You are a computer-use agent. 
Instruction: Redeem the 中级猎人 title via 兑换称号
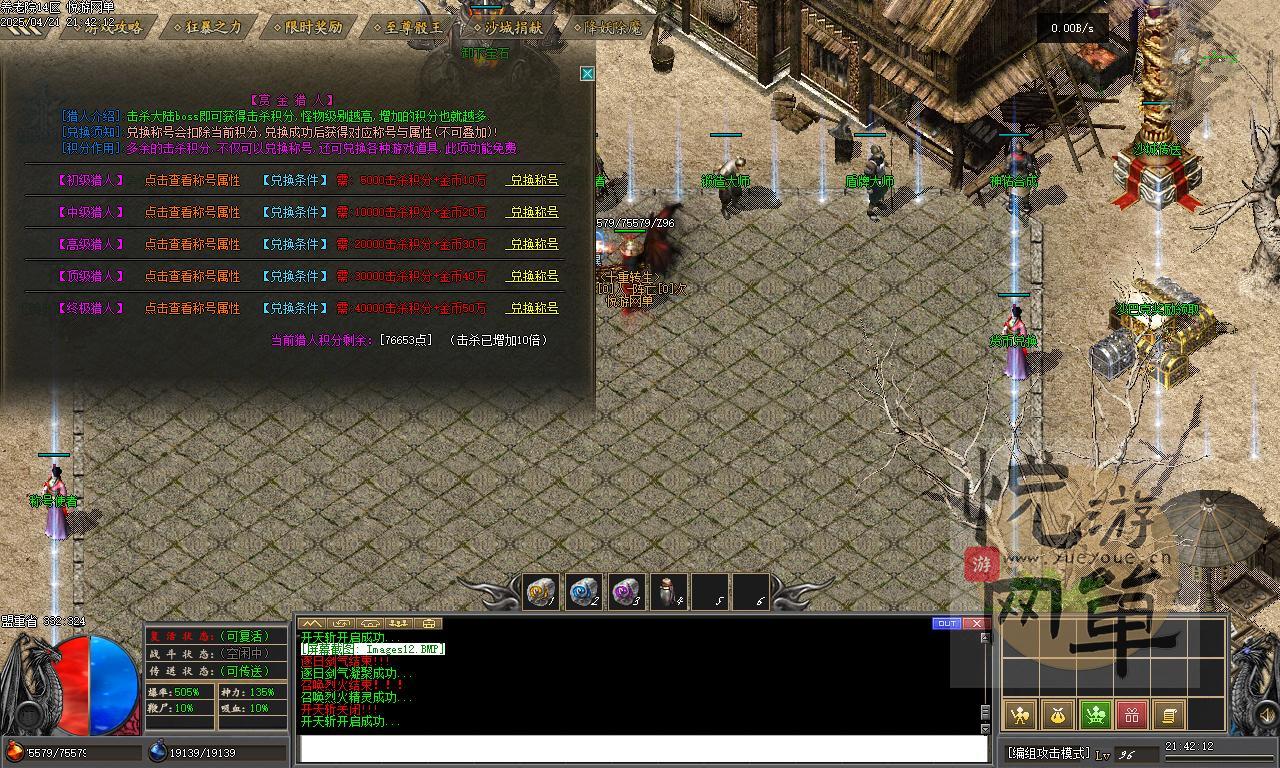tap(534, 212)
